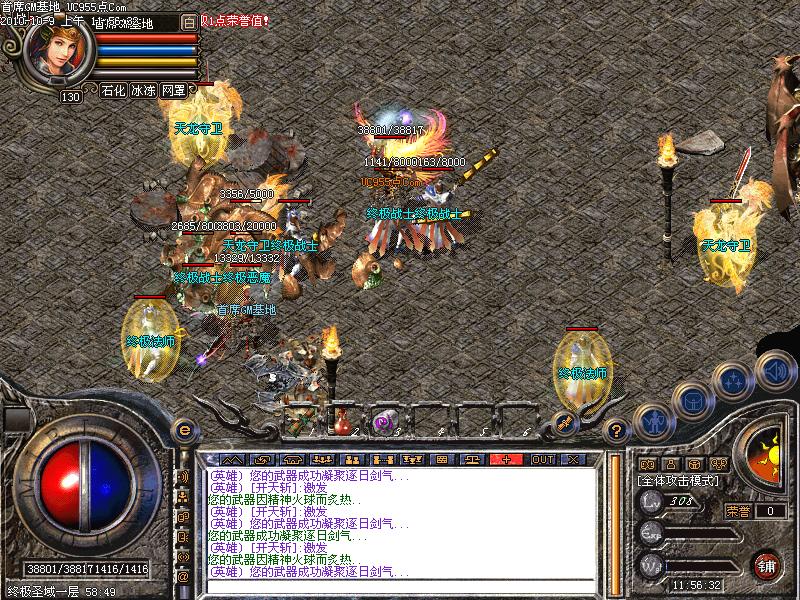Click the round 'e' button beside chat
This screenshot has width=800, height=600.
pos(183,430)
